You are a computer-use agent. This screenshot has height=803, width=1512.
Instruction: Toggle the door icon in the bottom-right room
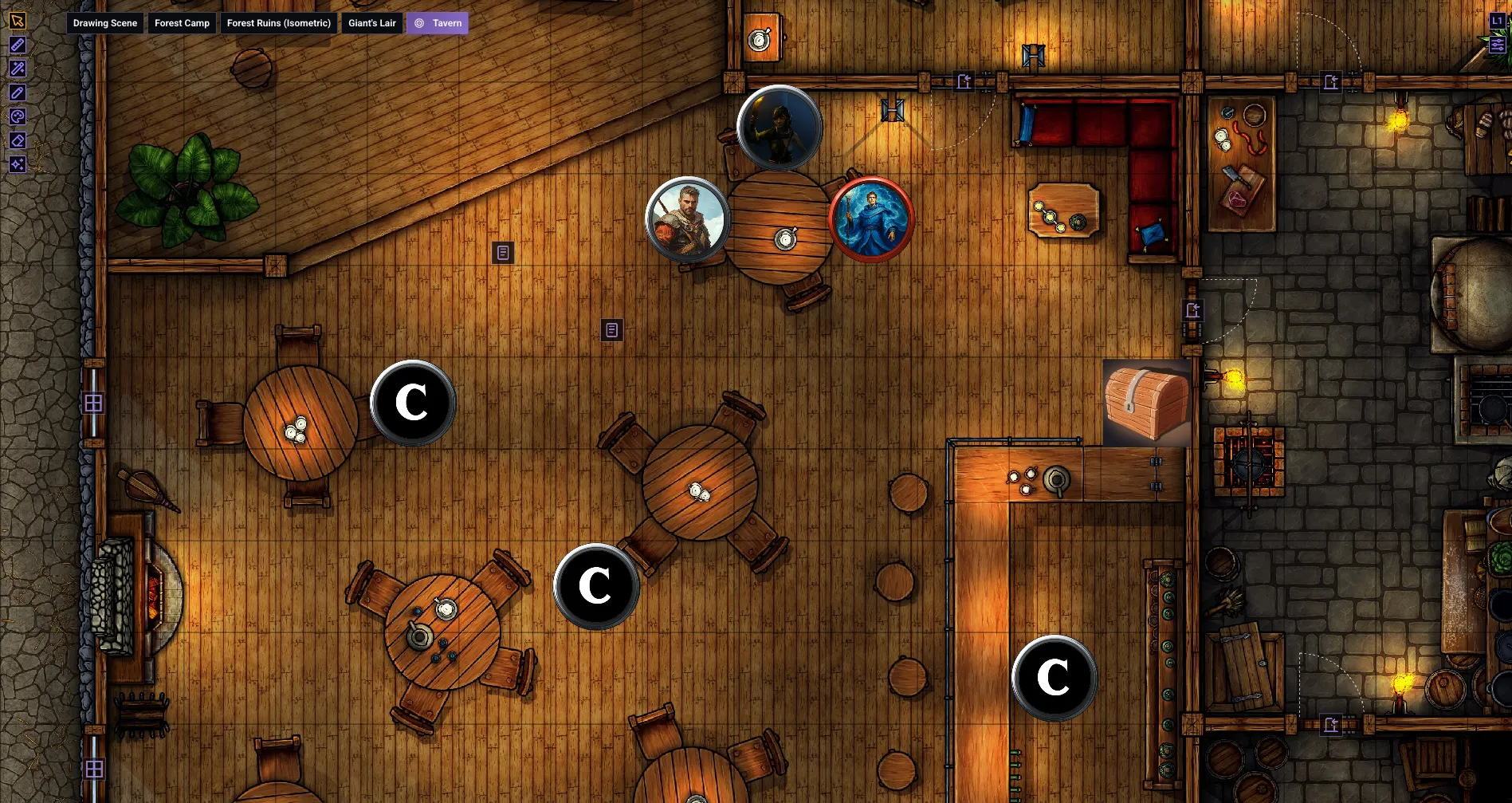(x=1331, y=724)
